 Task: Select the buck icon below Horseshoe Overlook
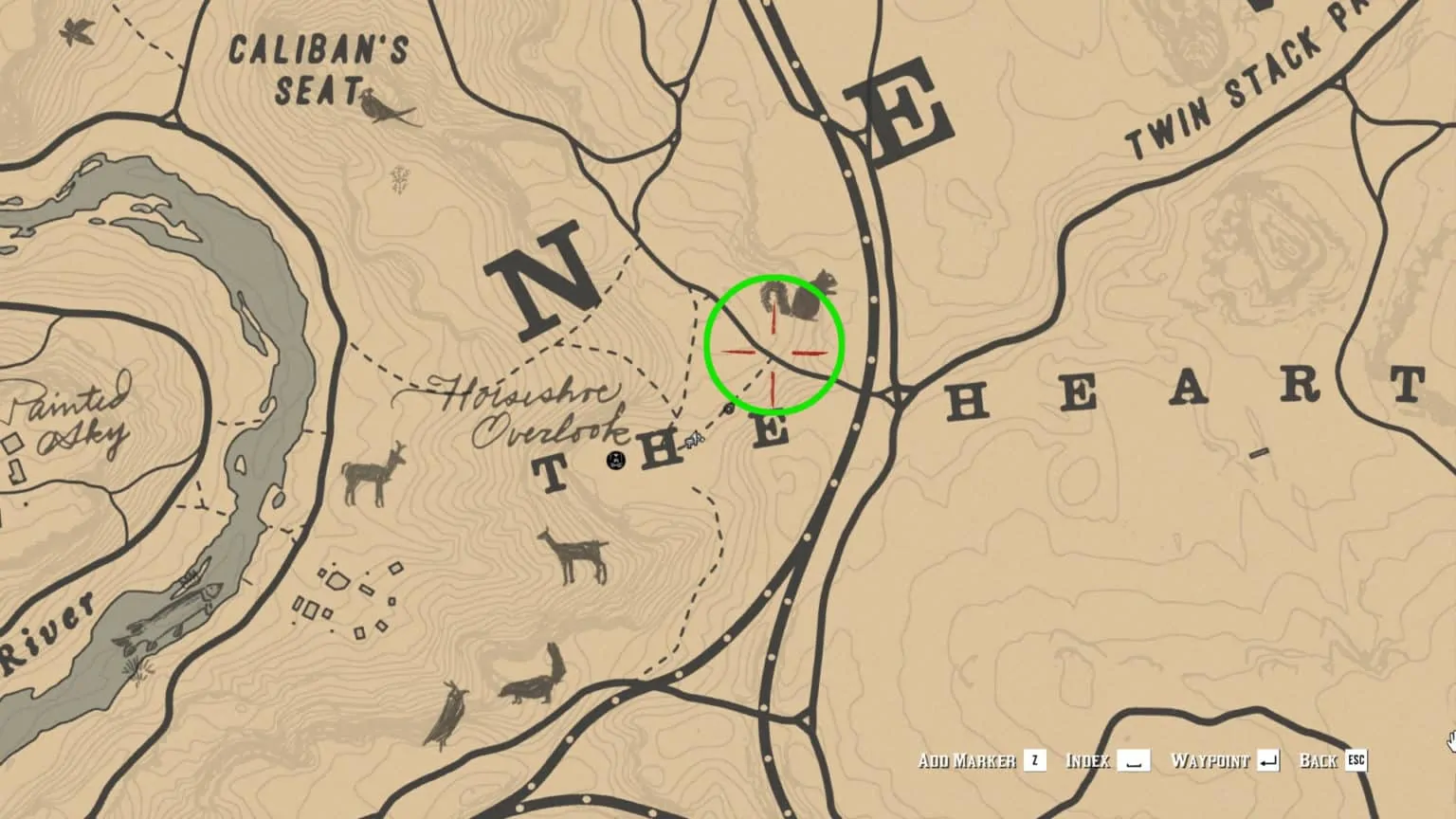[x=572, y=555]
